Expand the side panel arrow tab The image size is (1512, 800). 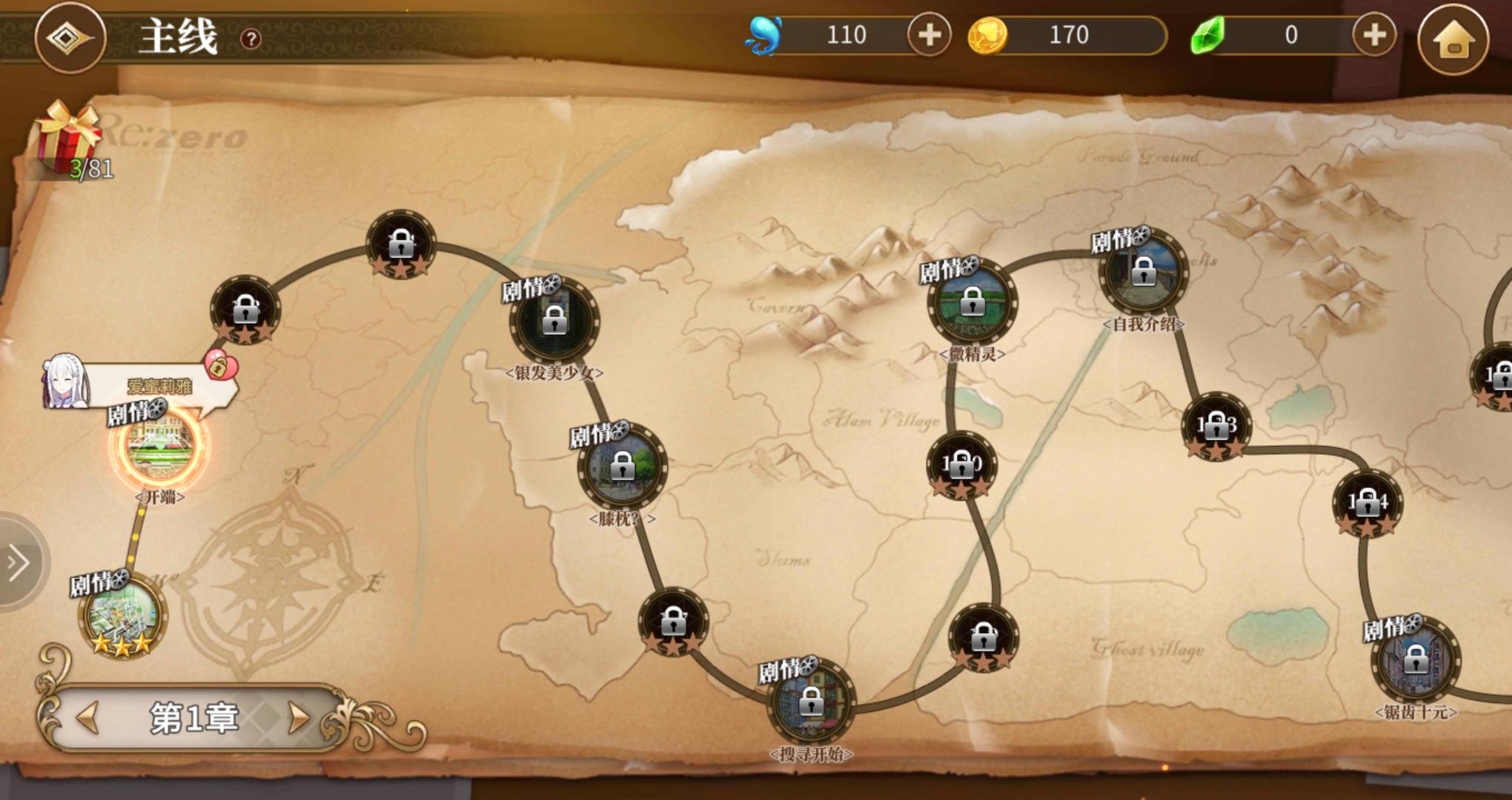click(x=20, y=562)
